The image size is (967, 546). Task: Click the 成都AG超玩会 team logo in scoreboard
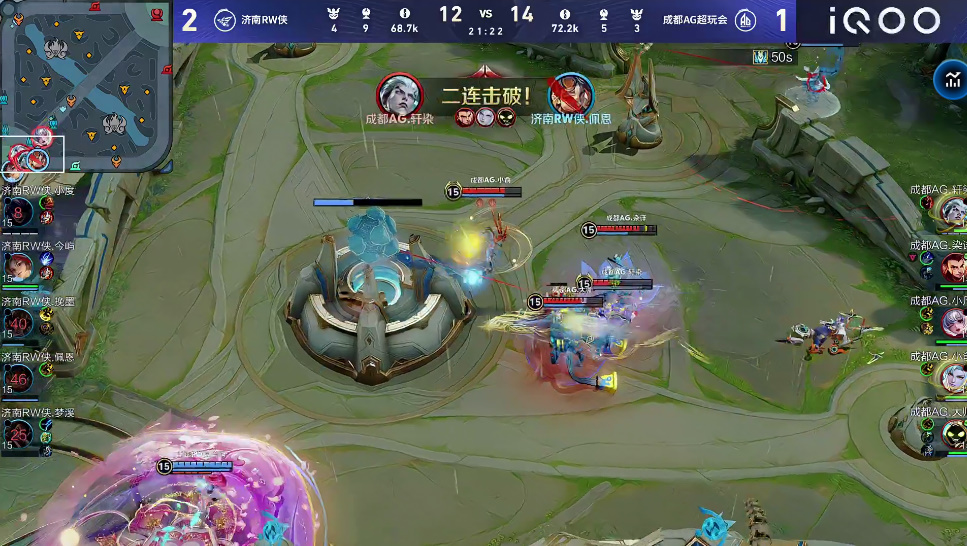(x=744, y=20)
